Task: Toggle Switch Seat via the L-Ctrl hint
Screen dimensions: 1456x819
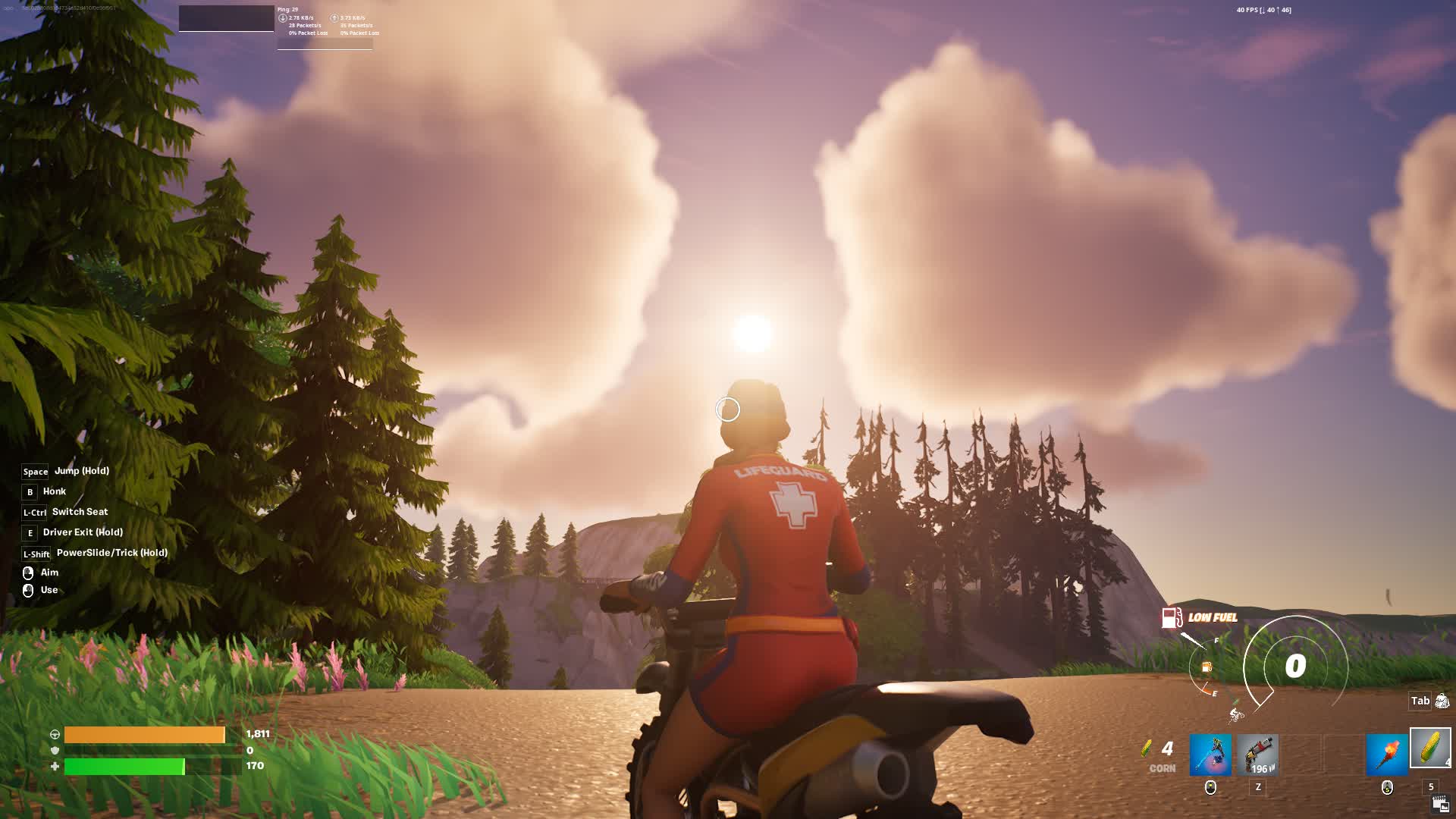Action: click(x=79, y=512)
